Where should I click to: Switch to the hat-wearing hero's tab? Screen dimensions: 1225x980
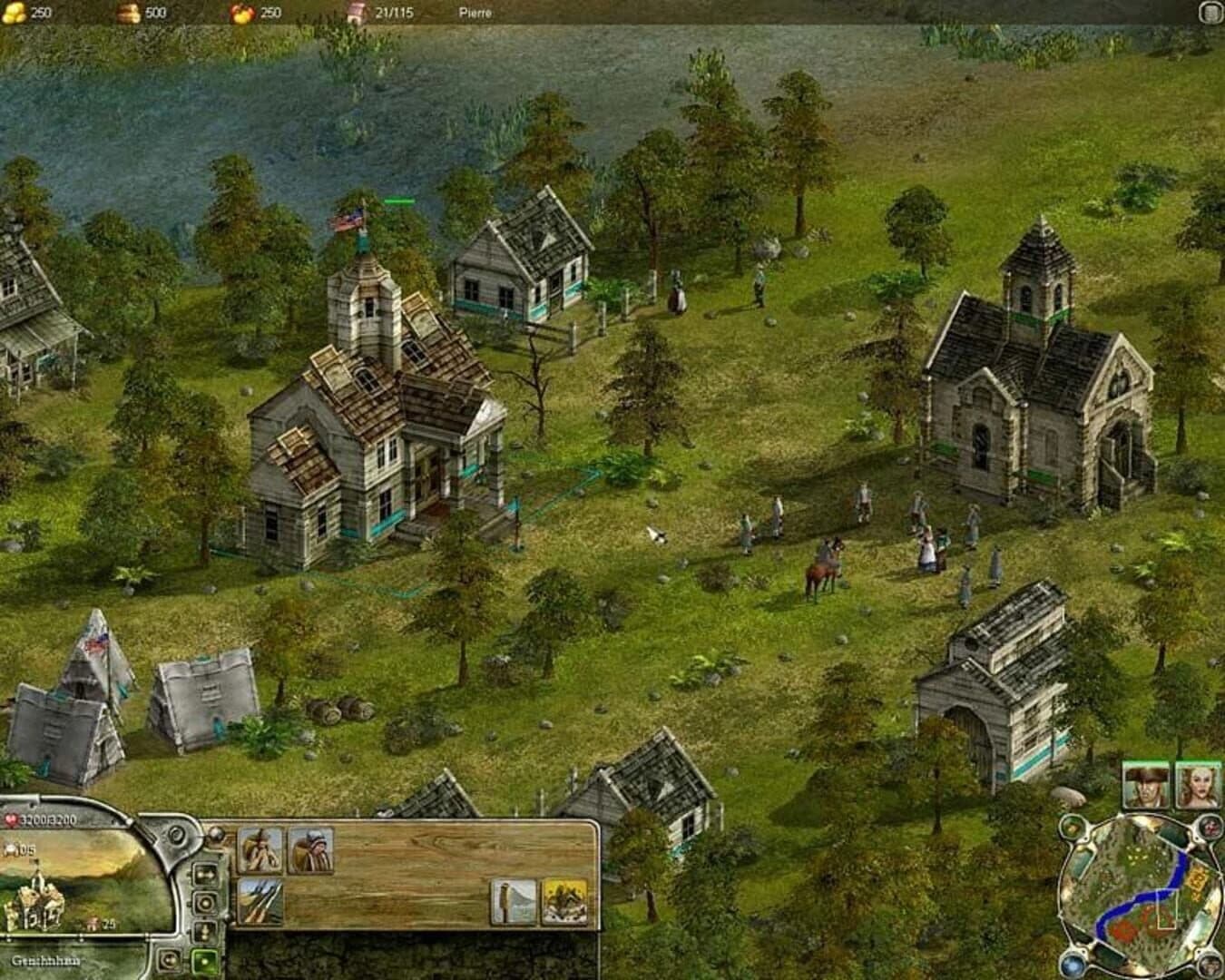pos(1144,789)
